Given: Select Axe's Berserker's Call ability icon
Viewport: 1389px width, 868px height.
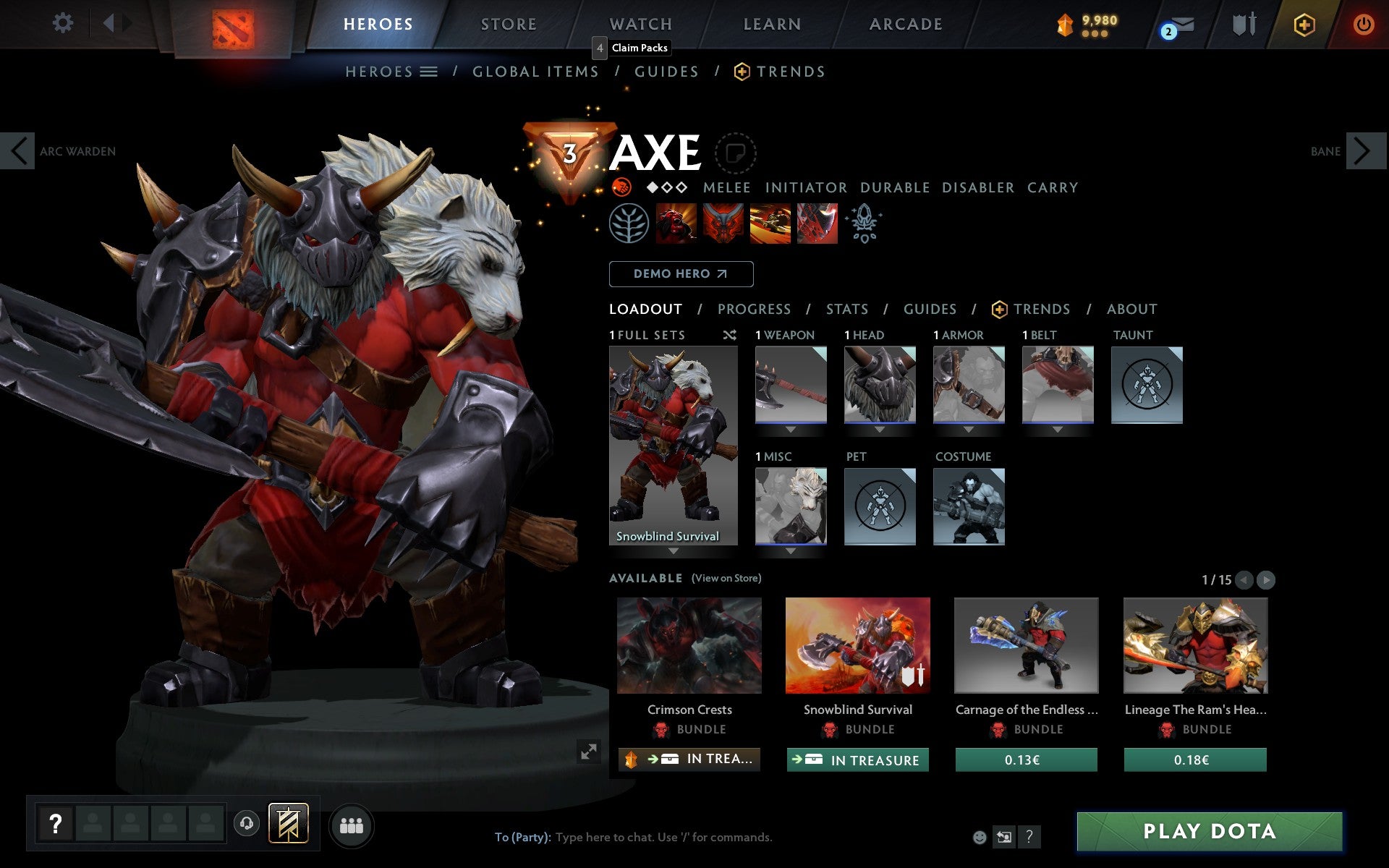Looking at the screenshot, I should click(x=674, y=224).
